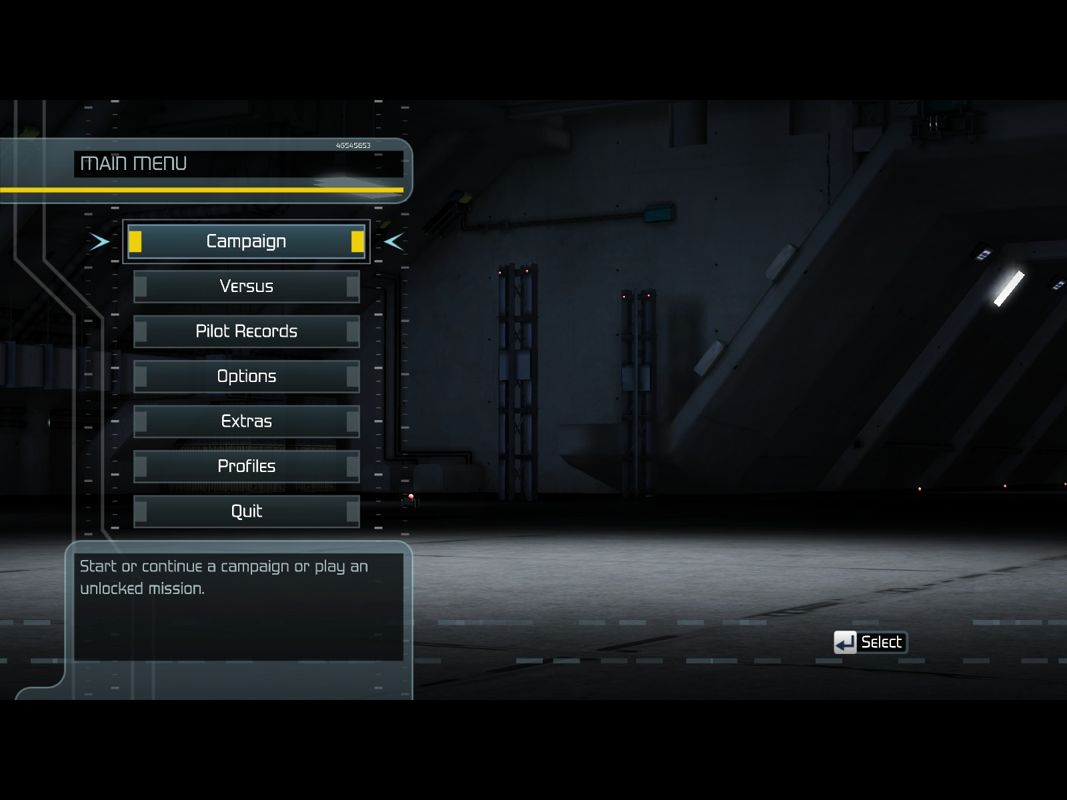This screenshot has width=1067, height=800.
Task: Open the Options menu
Action: pyautogui.click(x=246, y=376)
